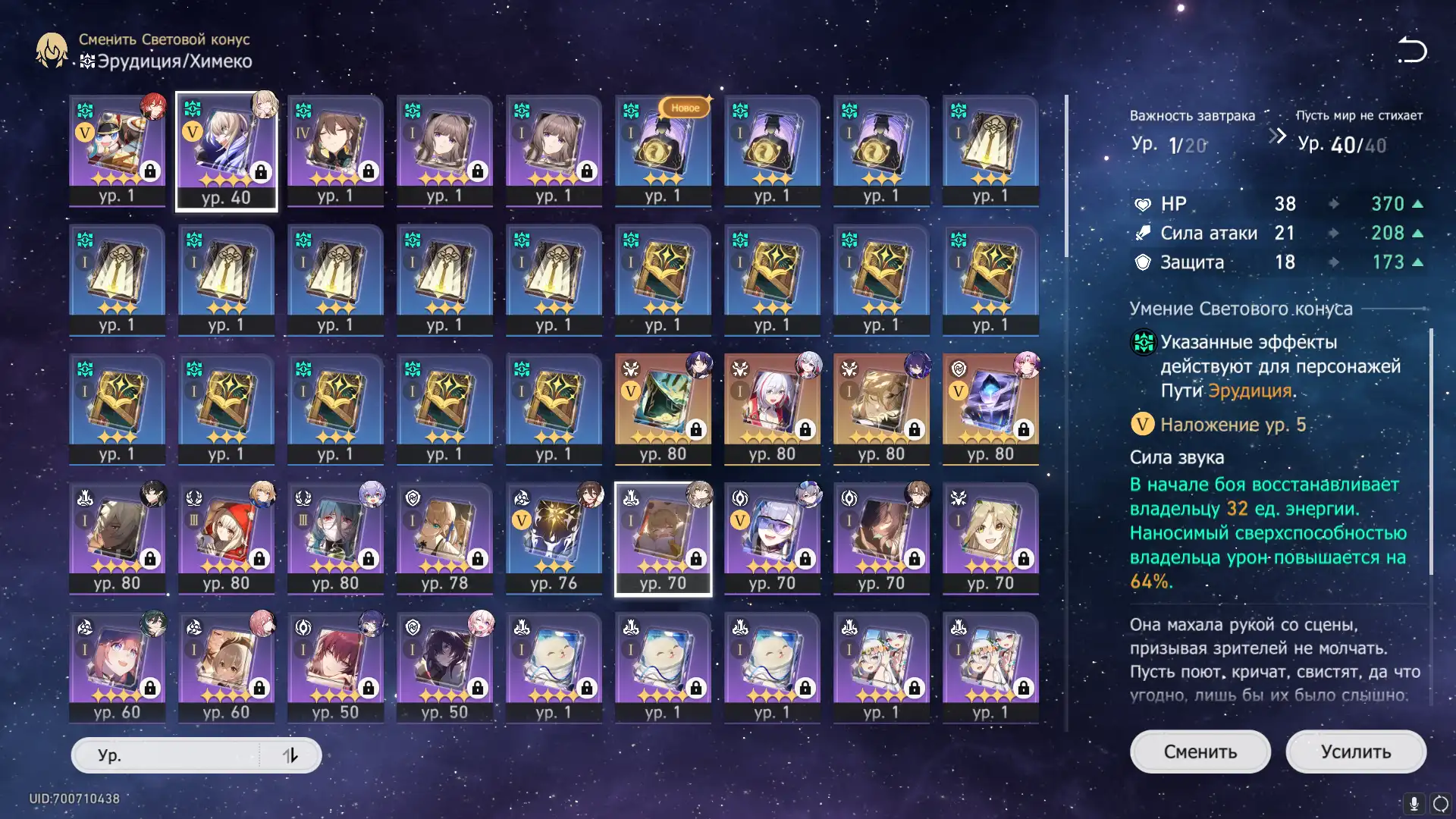Choose the superimposition IV light cone
Viewport: 1456px width, 819px height.
335,150
